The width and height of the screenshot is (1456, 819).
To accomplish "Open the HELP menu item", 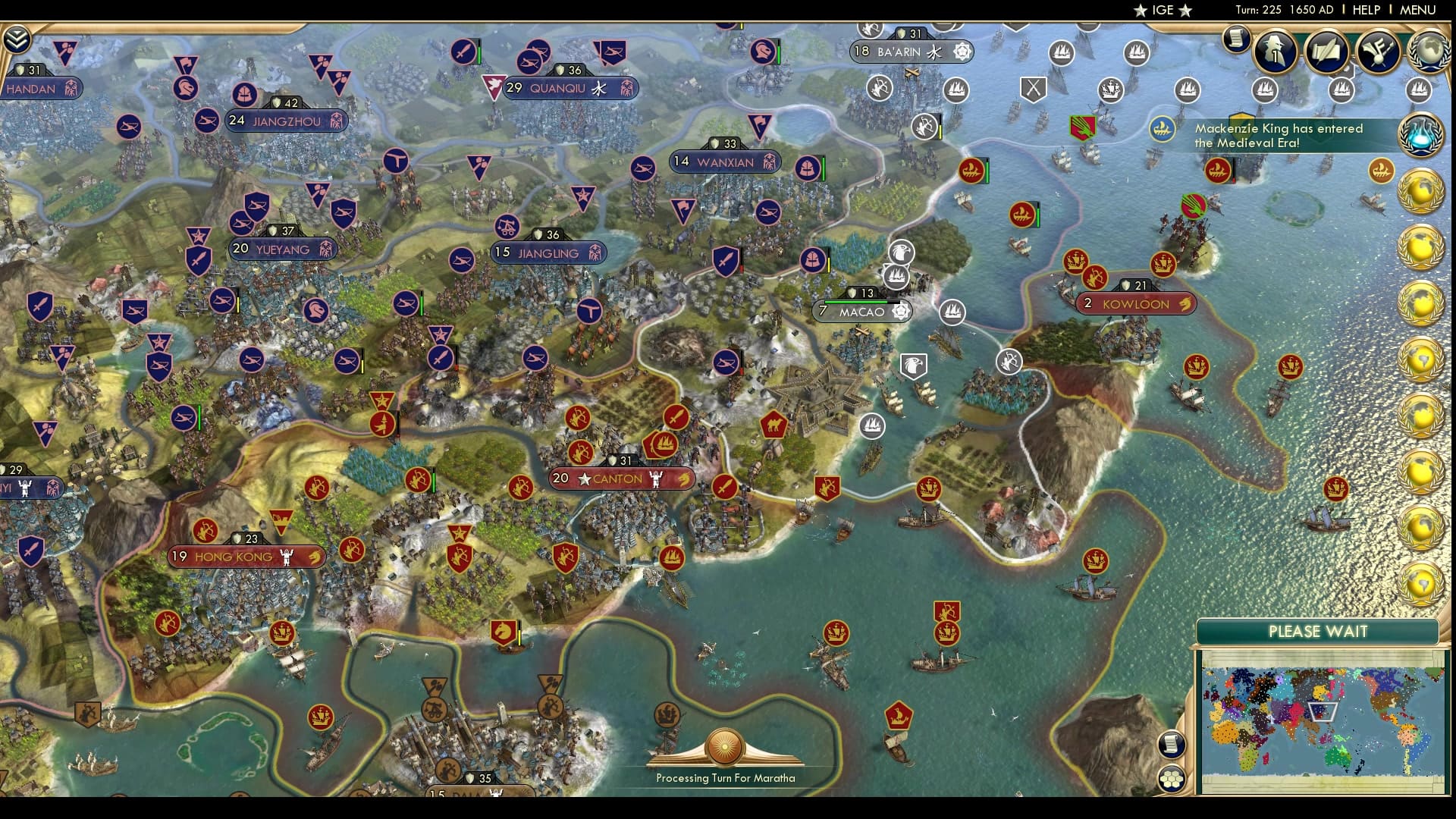I will pos(1365,10).
